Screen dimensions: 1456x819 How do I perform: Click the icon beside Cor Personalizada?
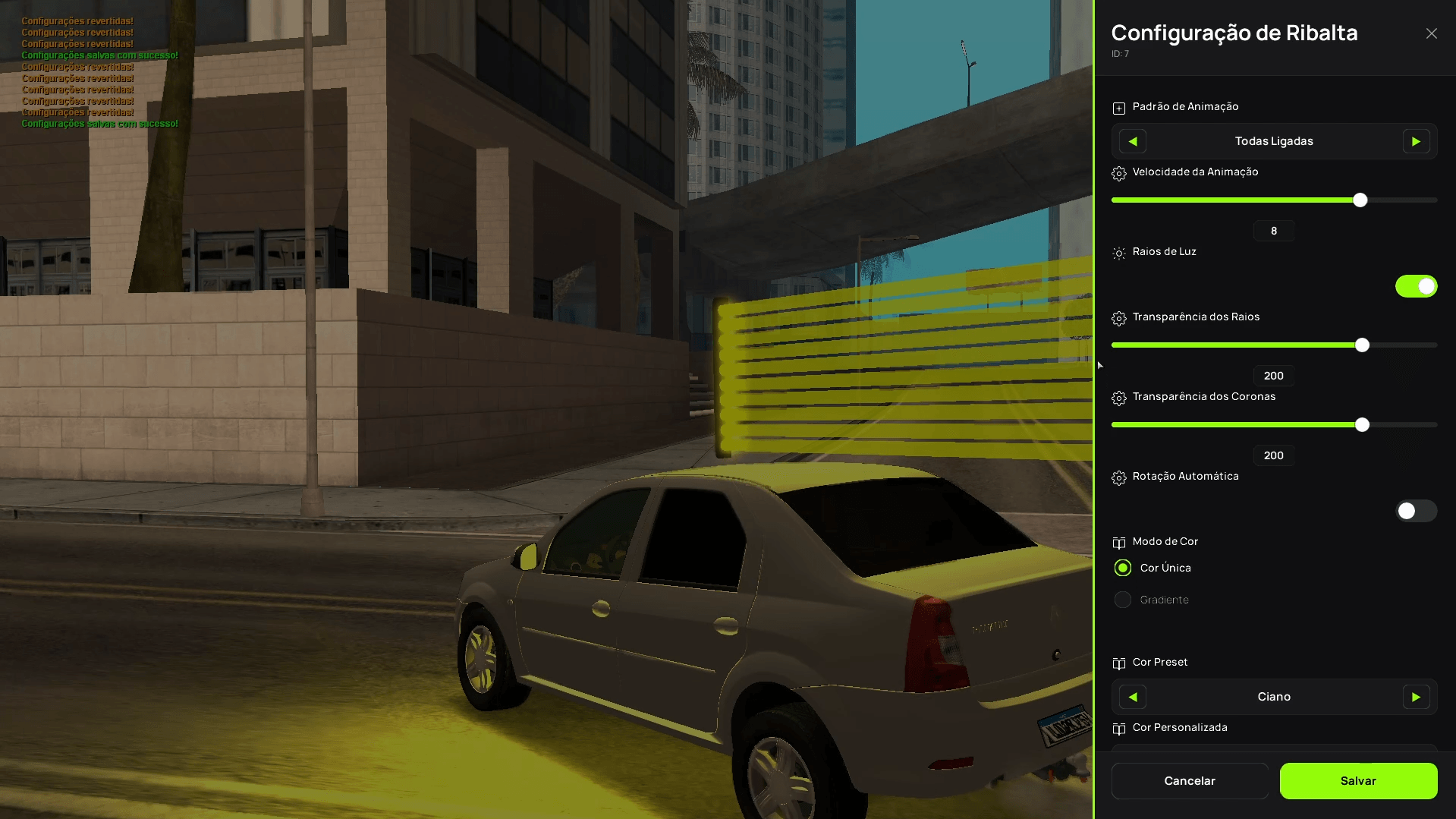pyautogui.click(x=1118, y=728)
